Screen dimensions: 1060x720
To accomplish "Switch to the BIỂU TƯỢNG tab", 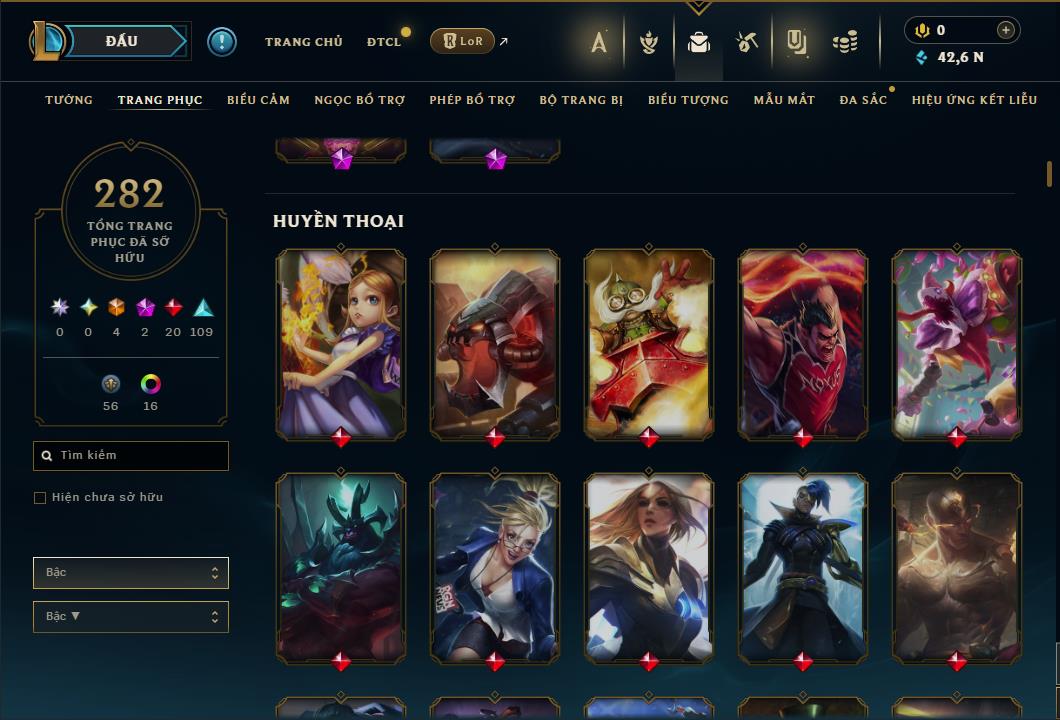I will [688, 100].
